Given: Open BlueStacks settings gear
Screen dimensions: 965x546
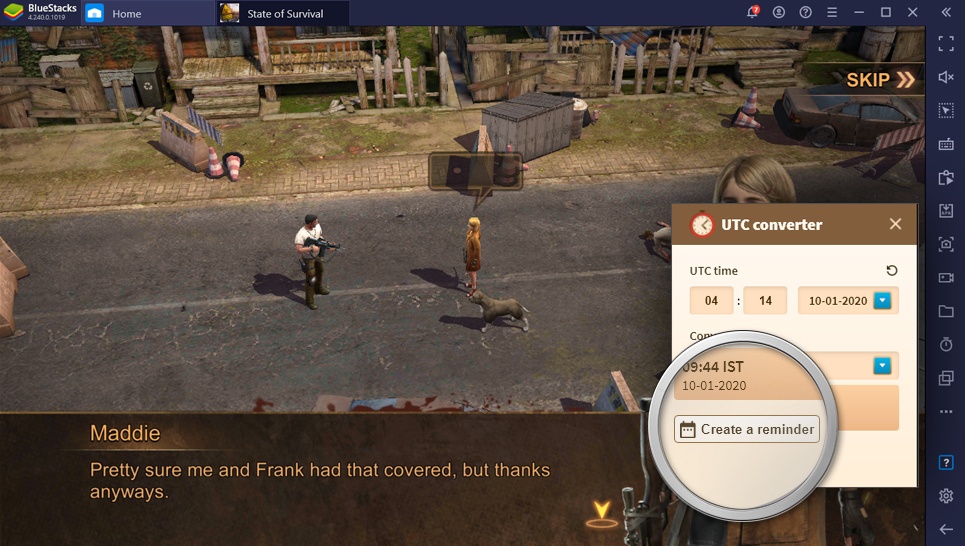Looking at the screenshot, I should [946, 496].
